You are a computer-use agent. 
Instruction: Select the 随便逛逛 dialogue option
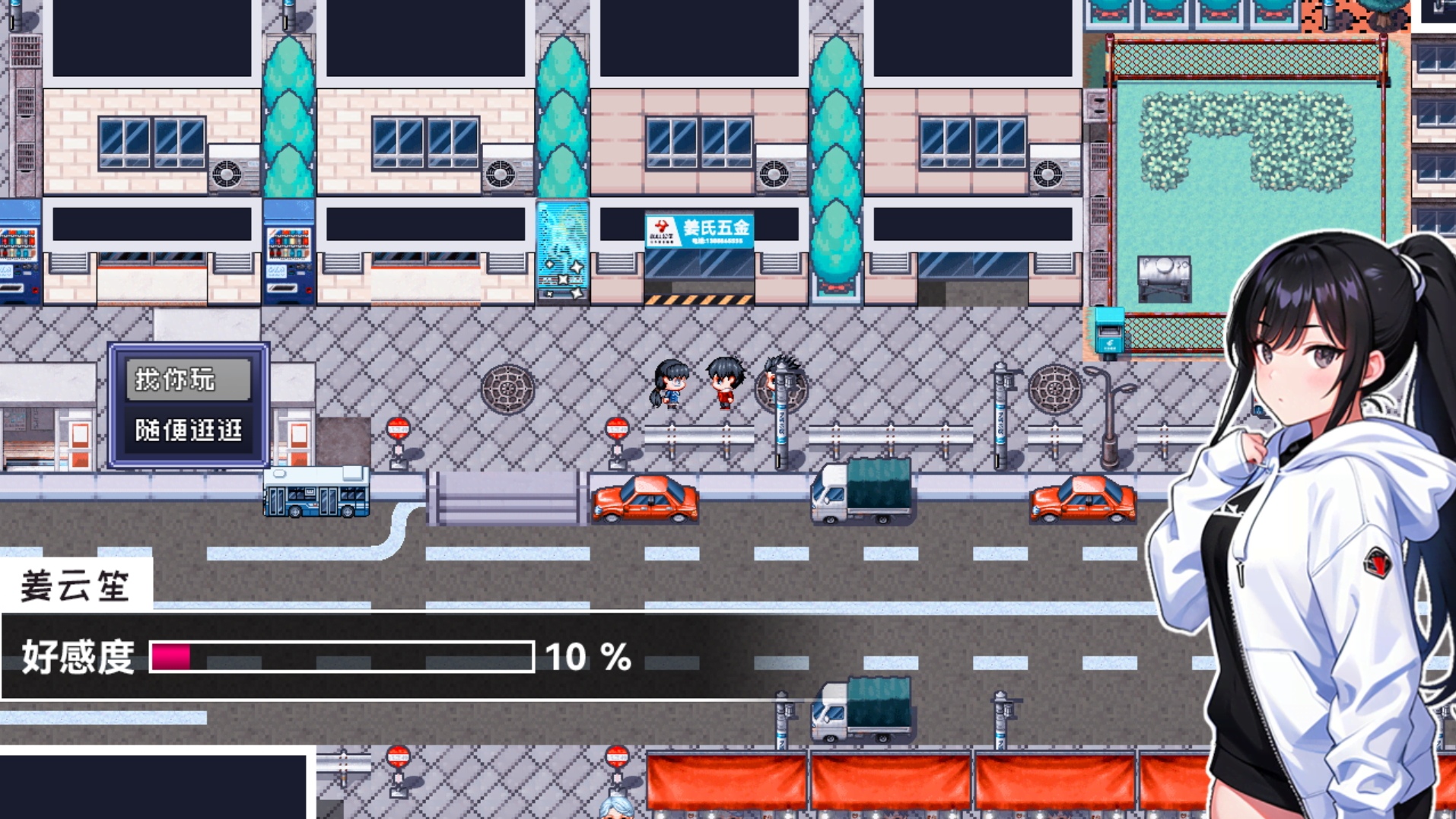(x=188, y=430)
